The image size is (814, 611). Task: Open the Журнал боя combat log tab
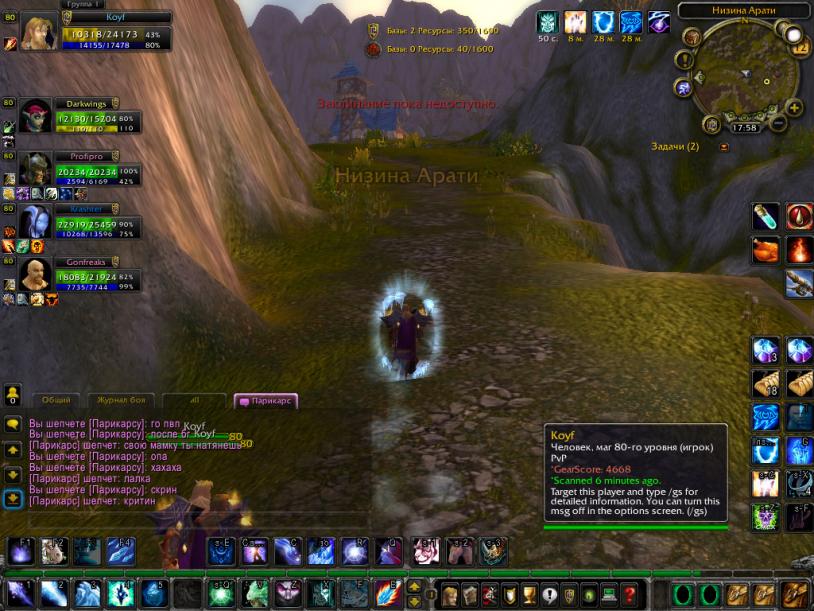click(122, 400)
